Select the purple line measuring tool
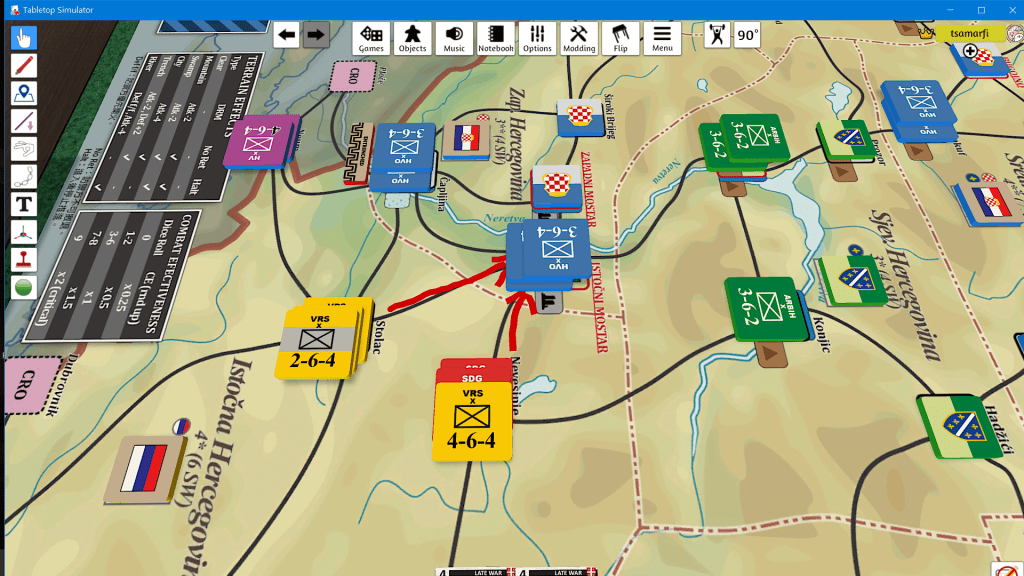The image size is (1024, 576). 23,122
